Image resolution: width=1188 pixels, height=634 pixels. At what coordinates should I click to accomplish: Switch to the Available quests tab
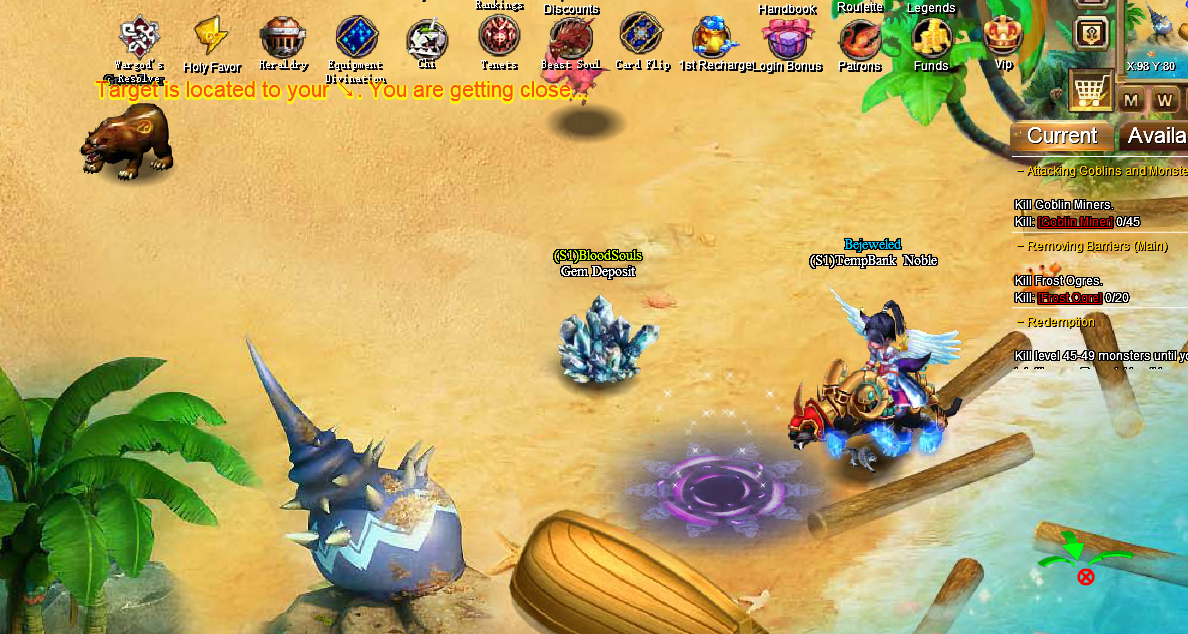click(x=1156, y=136)
